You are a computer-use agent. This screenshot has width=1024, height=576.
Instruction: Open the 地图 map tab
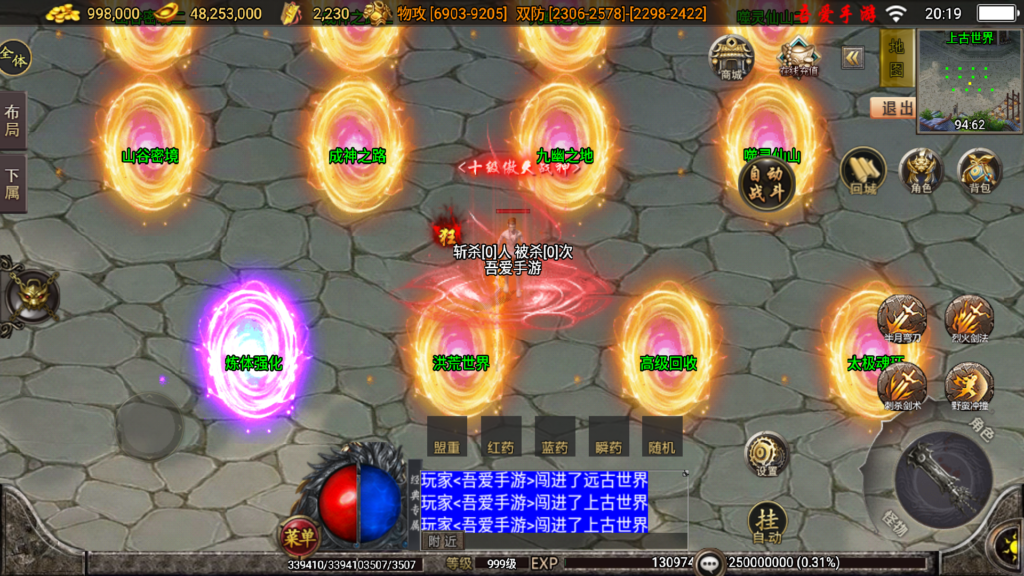pos(897,58)
